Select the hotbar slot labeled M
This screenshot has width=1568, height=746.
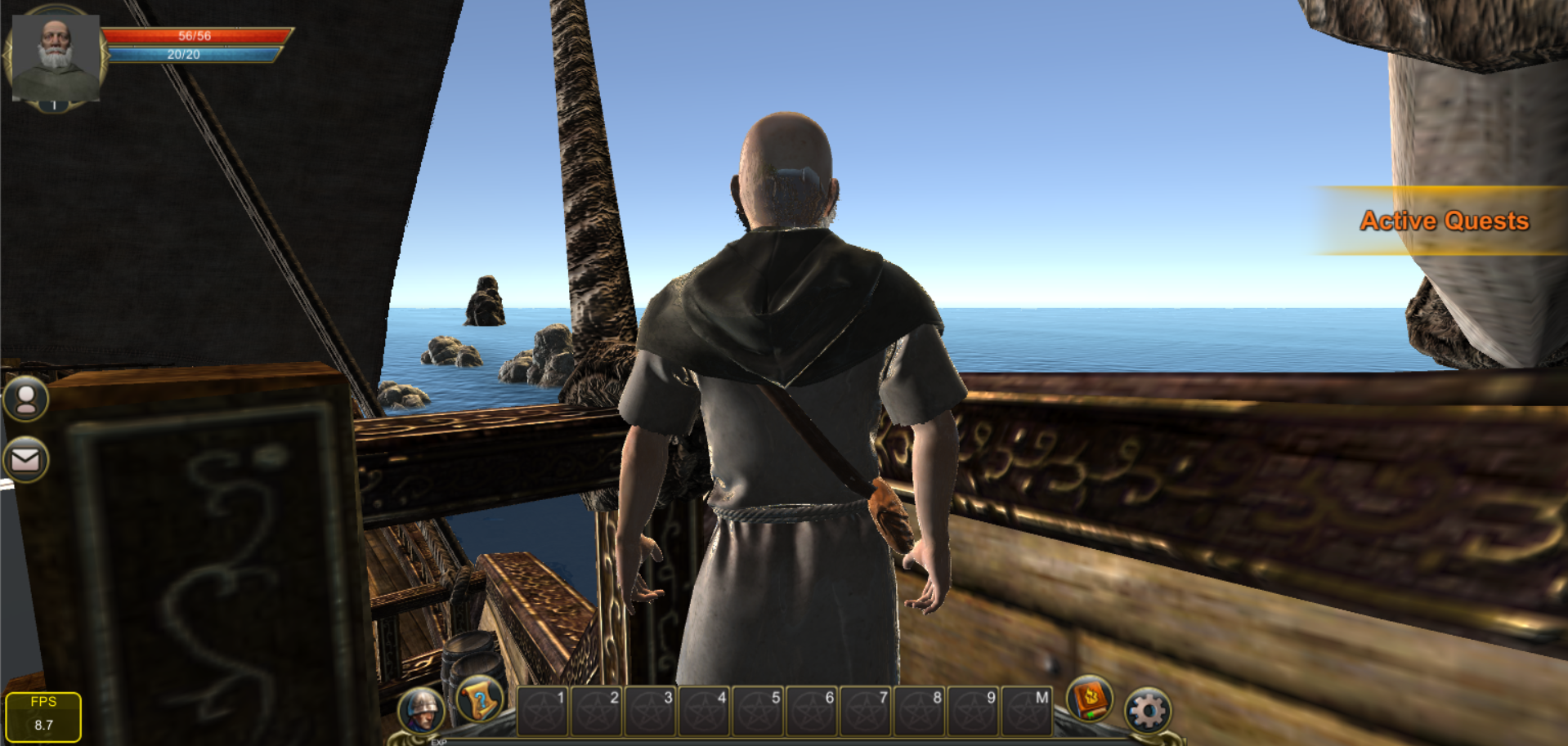tap(1026, 711)
